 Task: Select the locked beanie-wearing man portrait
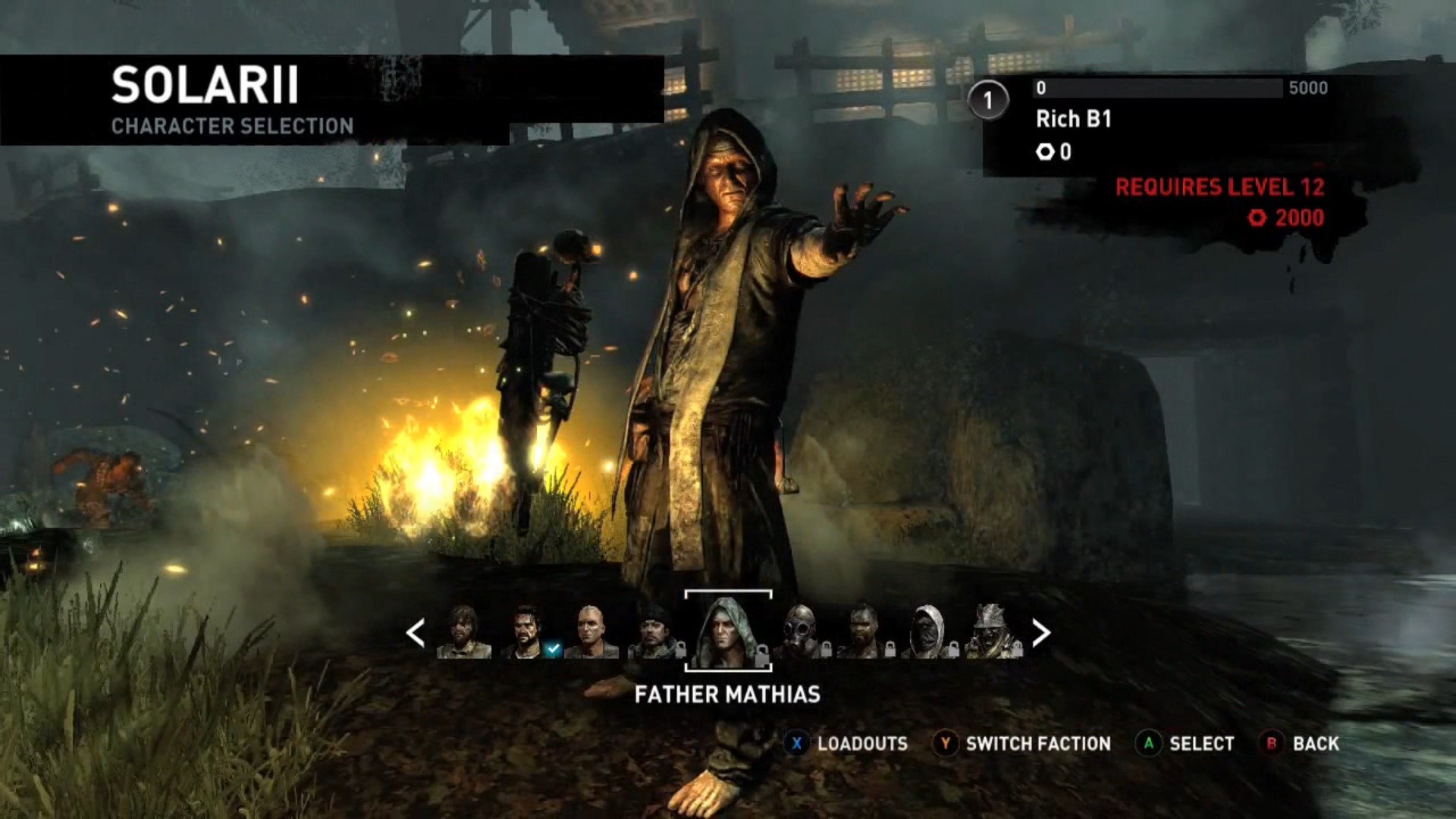coord(655,632)
